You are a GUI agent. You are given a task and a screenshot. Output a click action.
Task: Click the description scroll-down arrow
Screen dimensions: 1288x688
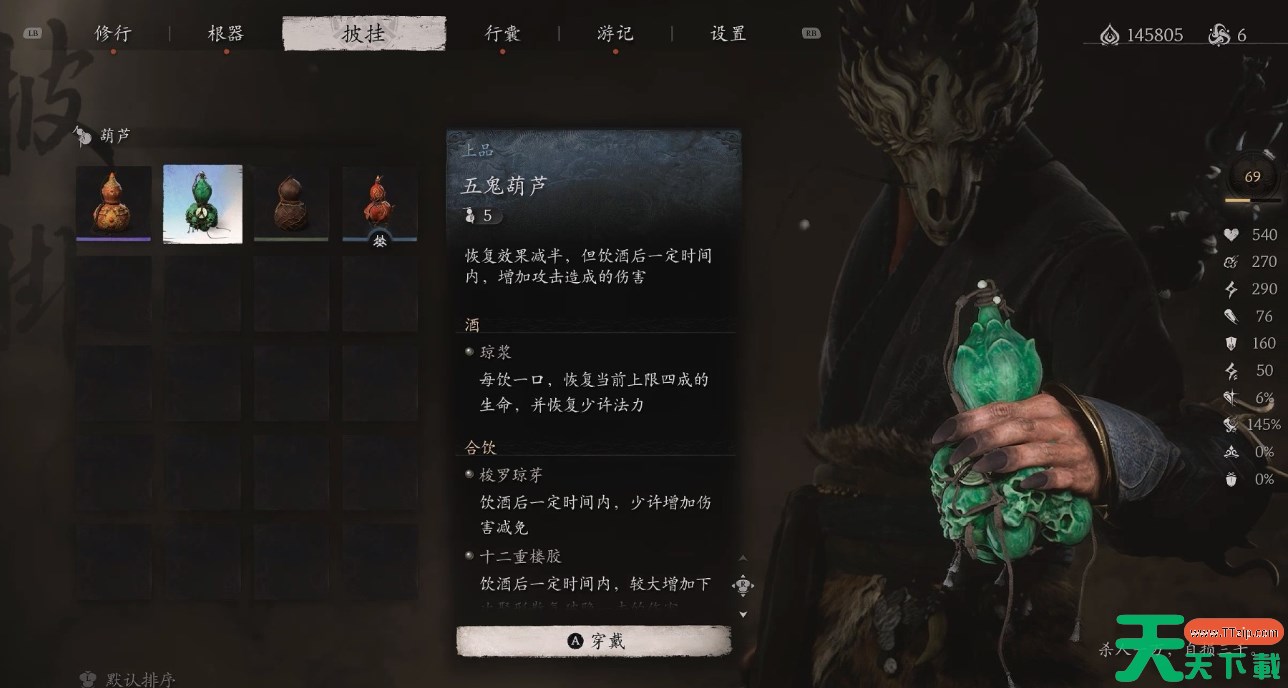click(743, 614)
